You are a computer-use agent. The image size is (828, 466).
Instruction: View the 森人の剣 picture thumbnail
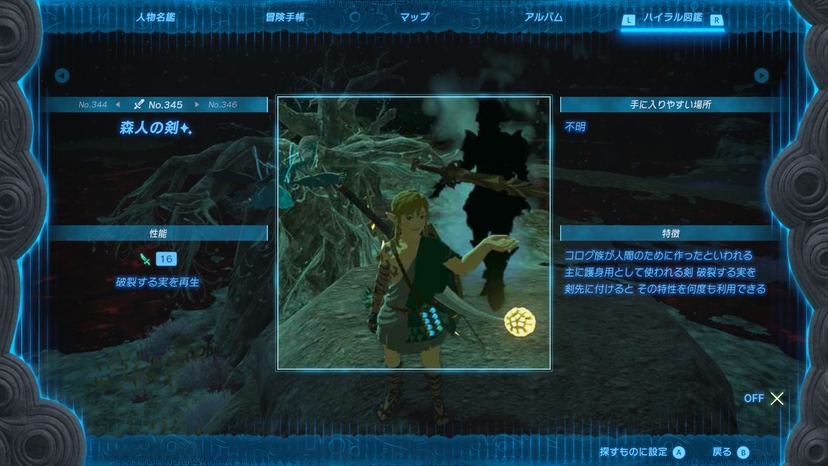[413, 233]
